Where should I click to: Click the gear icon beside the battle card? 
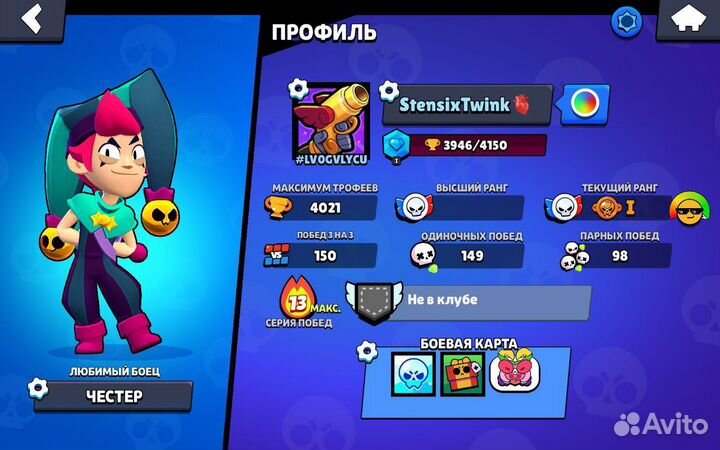pyautogui.click(x=369, y=351)
